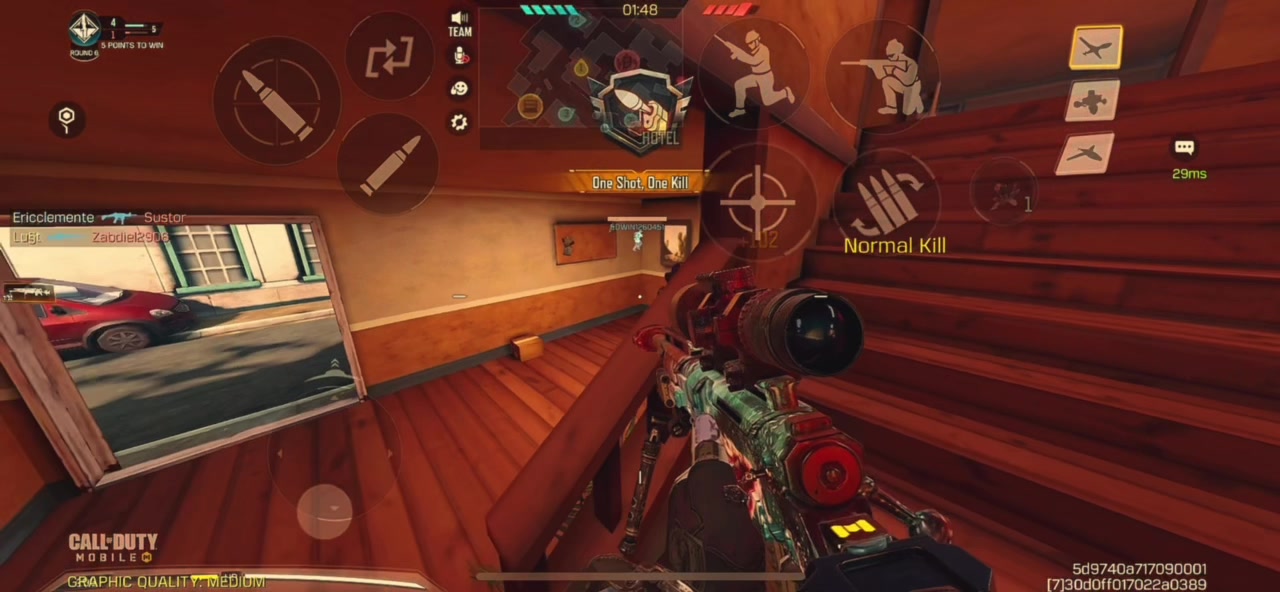Open the emote smiley menu
The image size is (1280, 592).
click(459, 89)
